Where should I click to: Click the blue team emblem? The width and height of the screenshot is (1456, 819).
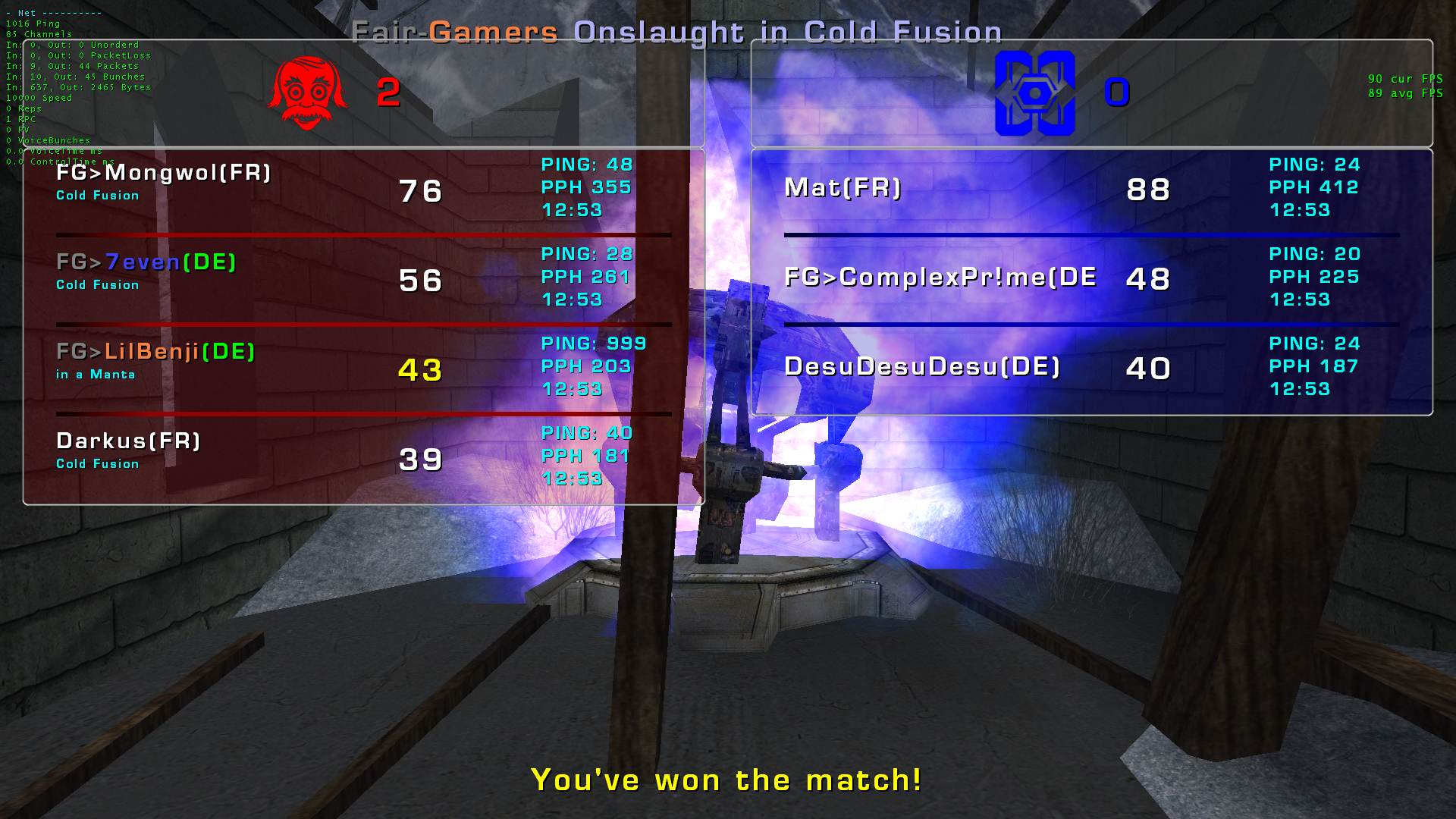coord(1034,93)
